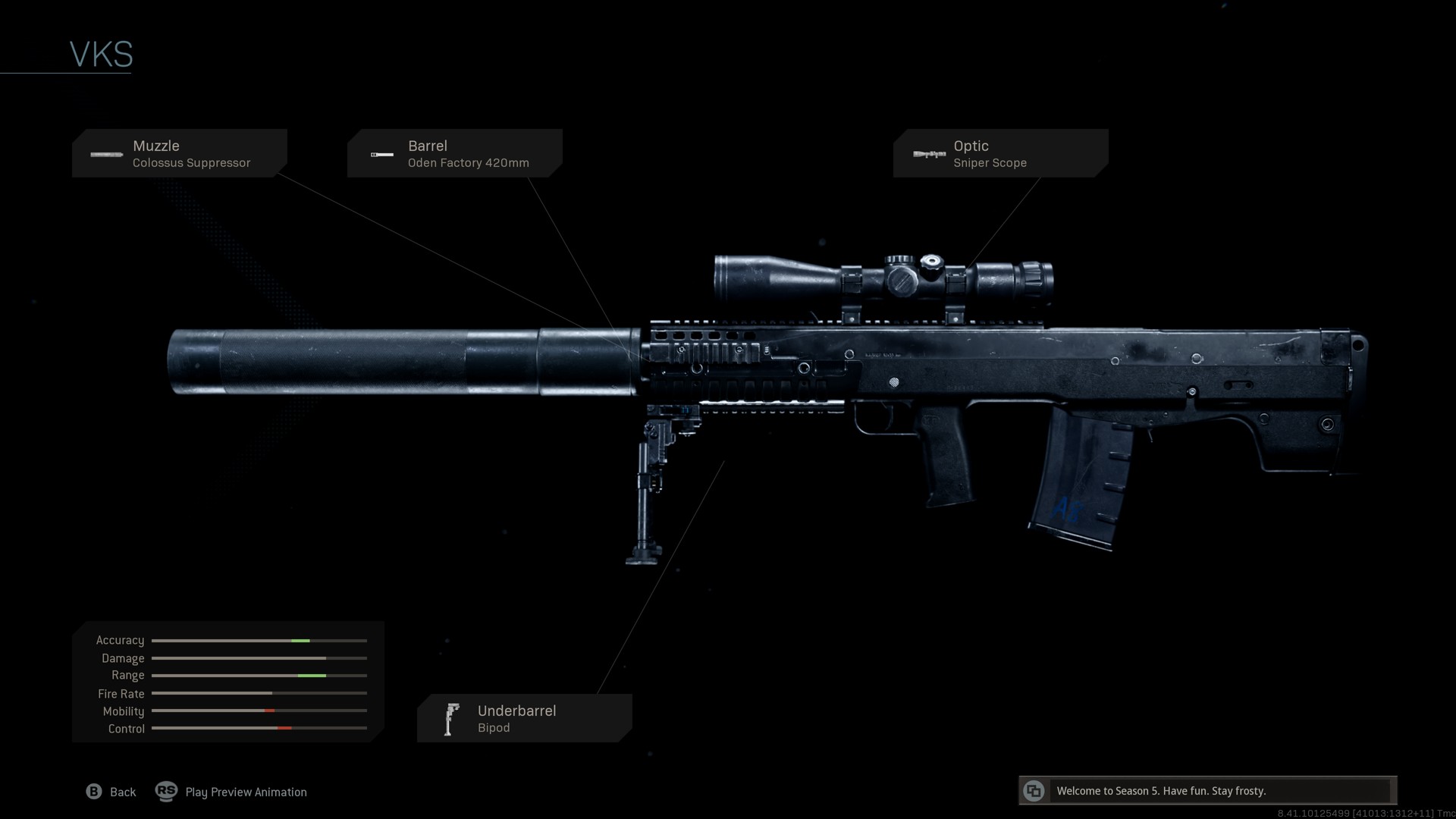The height and width of the screenshot is (819, 1456).
Task: Go back with the Back label
Action: (x=122, y=792)
